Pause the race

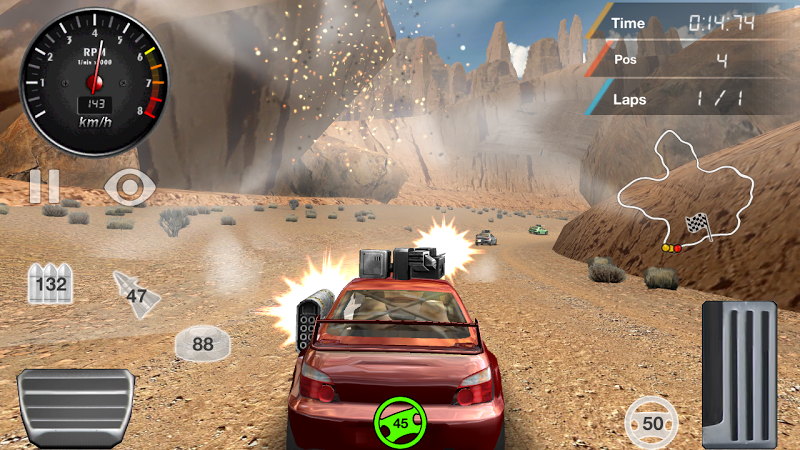click(x=43, y=187)
